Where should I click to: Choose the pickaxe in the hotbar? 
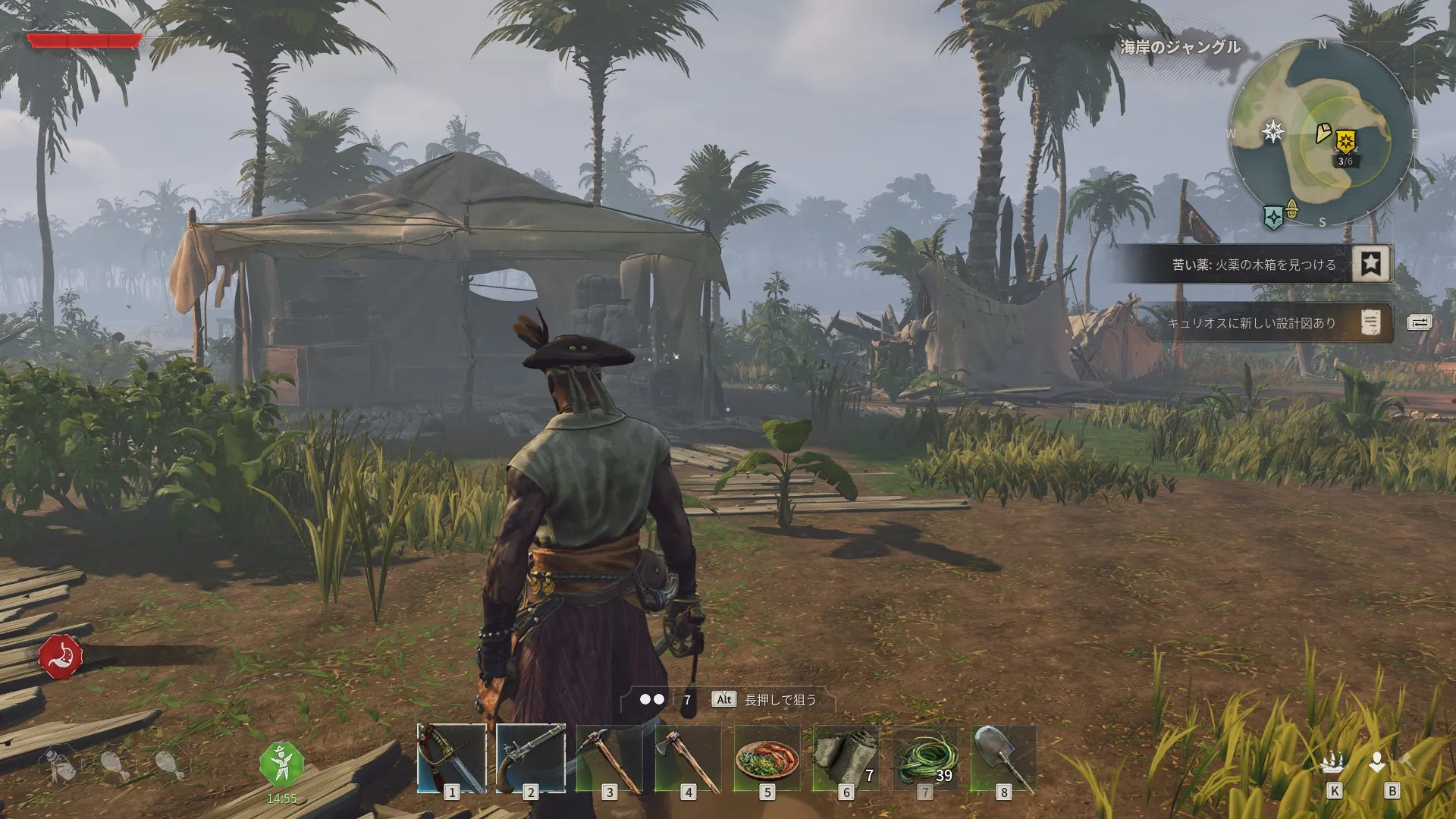[x=609, y=758]
